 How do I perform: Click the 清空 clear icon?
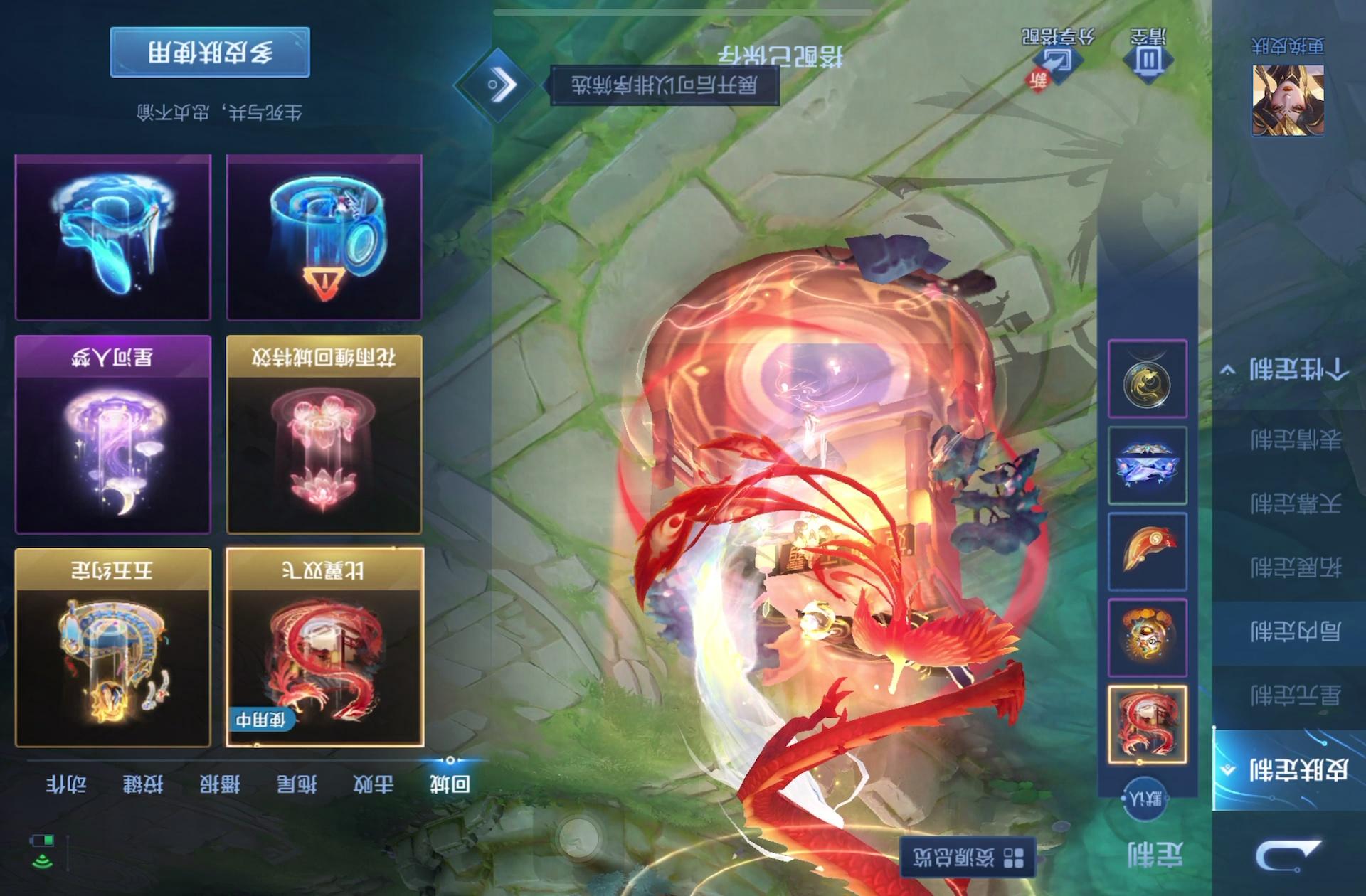tap(1148, 55)
